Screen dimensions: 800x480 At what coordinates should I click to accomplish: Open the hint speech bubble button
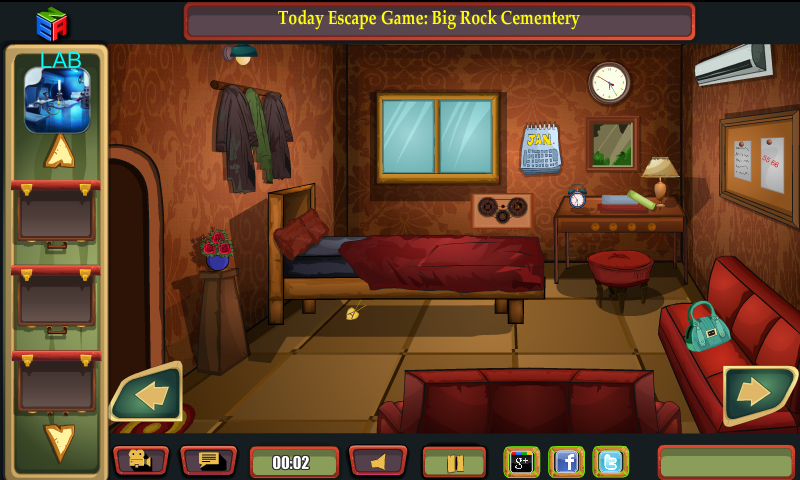coord(208,461)
